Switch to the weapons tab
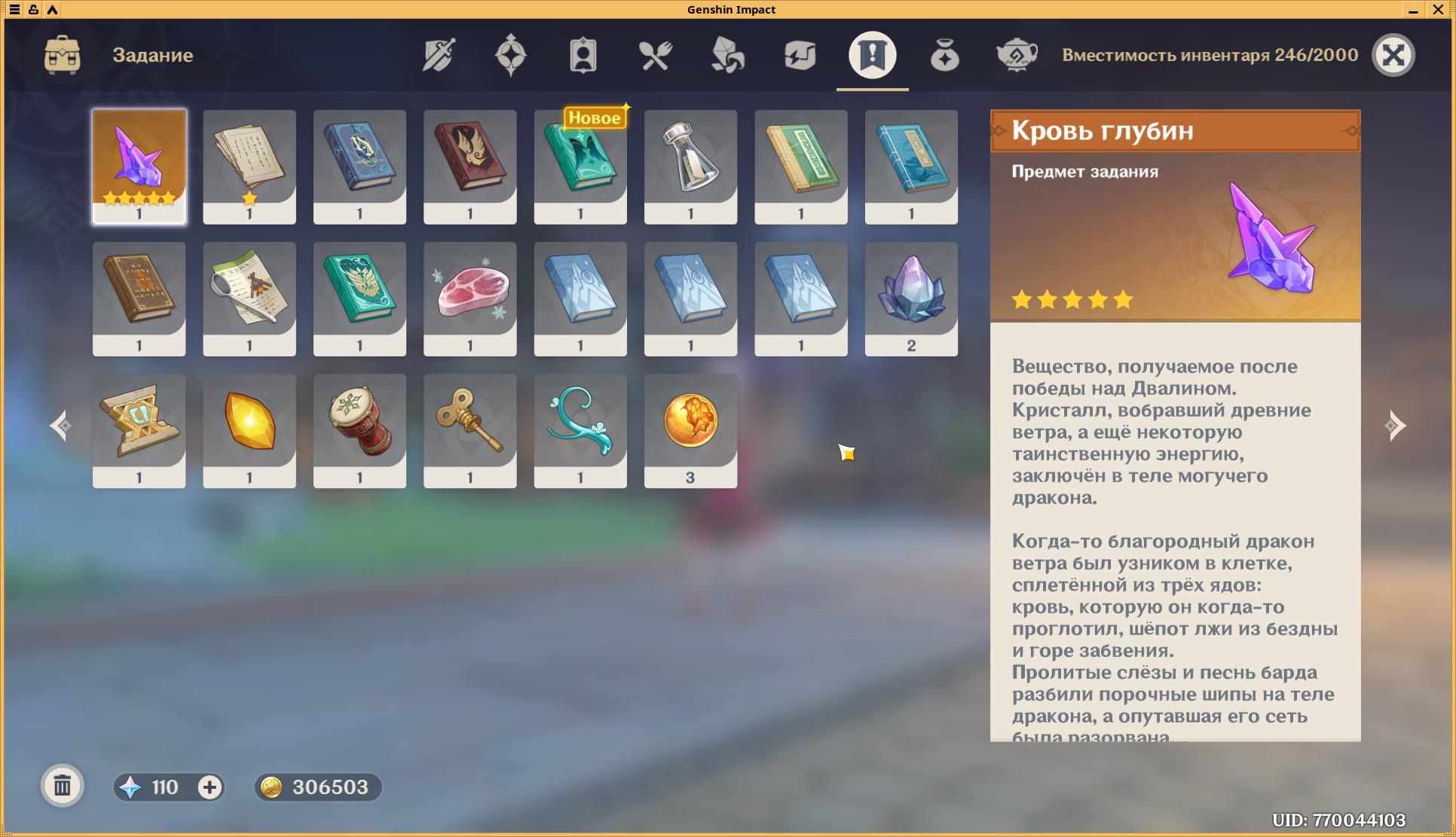The height and width of the screenshot is (837, 1456). click(x=439, y=55)
